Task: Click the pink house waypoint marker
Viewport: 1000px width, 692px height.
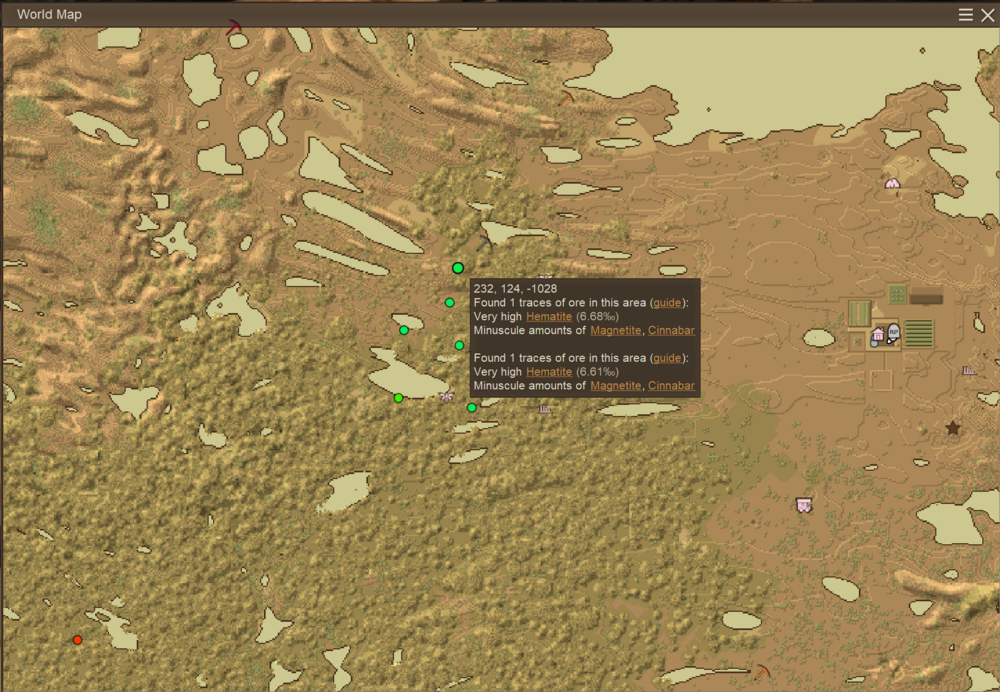Action: (x=878, y=335)
